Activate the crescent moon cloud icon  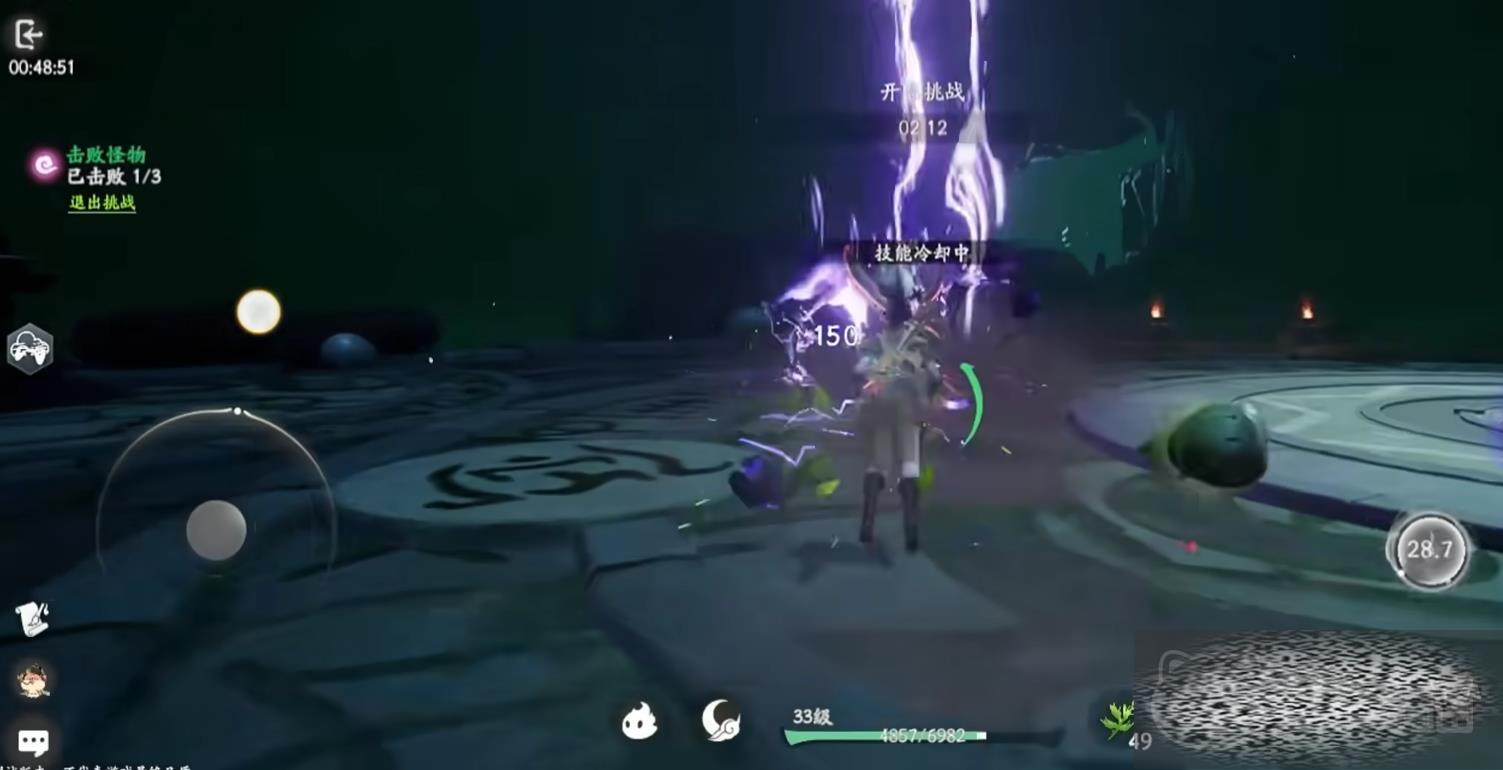(720, 720)
